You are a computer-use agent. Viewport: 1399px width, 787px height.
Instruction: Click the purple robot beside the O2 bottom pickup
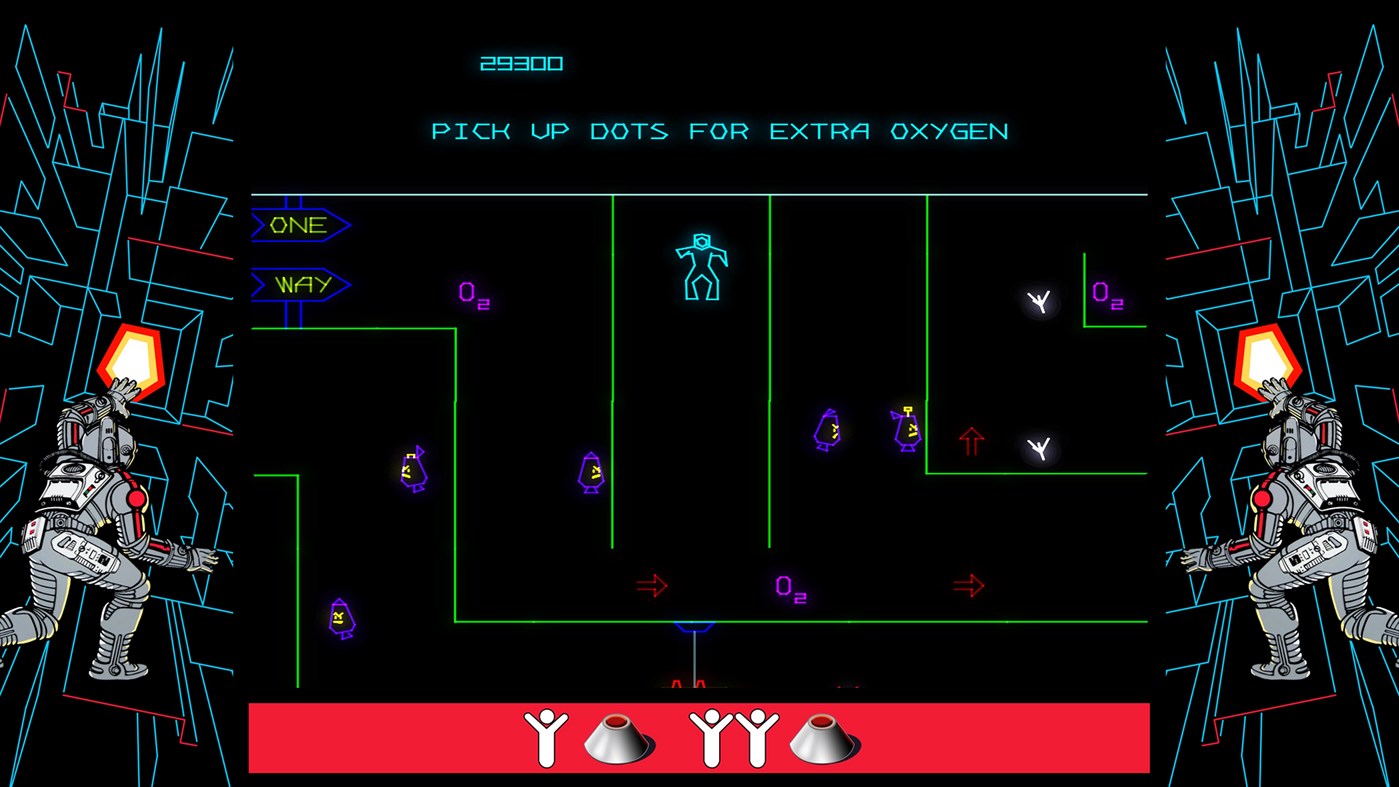pyautogui.click(x=827, y=430)
